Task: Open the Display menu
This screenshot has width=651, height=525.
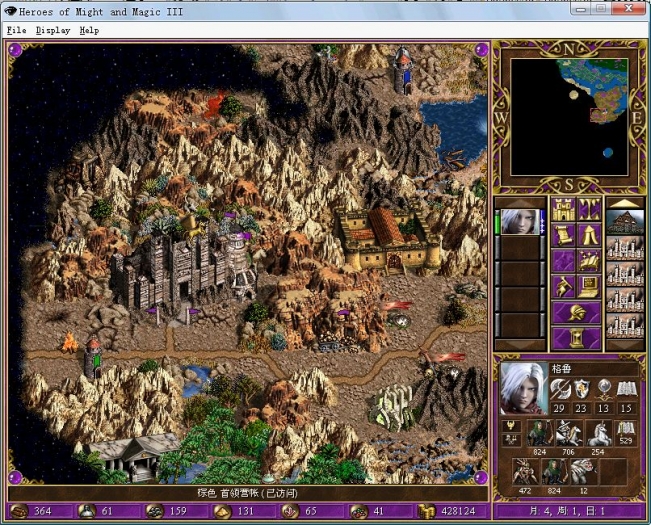Action: (53, 30)
